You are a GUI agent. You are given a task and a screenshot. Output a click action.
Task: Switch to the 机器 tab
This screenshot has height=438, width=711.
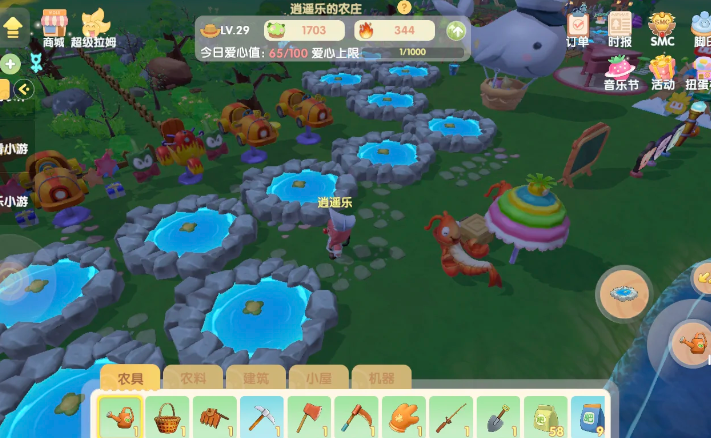381,379
